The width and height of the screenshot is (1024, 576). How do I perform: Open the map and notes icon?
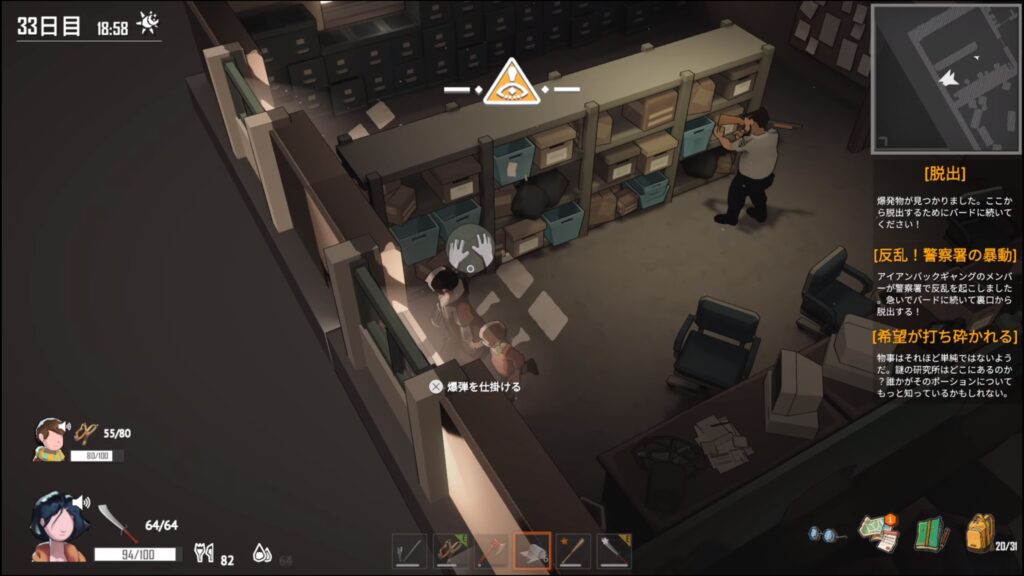pyautogui.click(x=879, y=533)
